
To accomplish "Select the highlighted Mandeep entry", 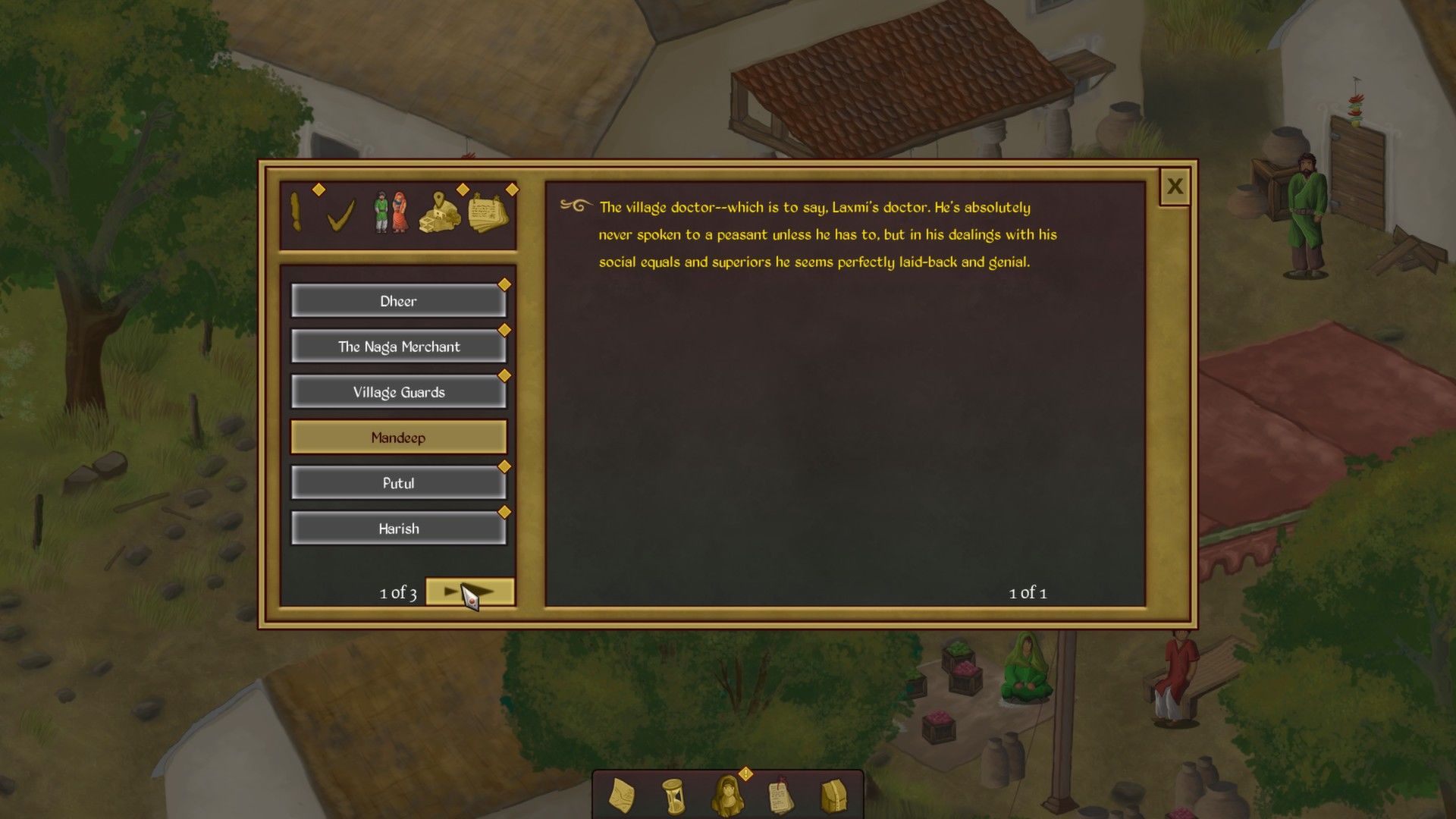I will [398, 438].
